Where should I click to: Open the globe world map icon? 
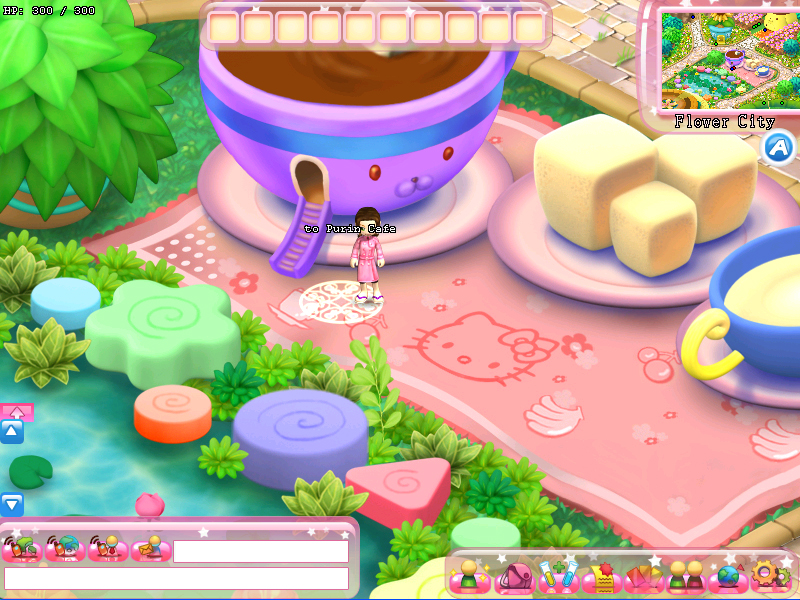coord(728,577)
